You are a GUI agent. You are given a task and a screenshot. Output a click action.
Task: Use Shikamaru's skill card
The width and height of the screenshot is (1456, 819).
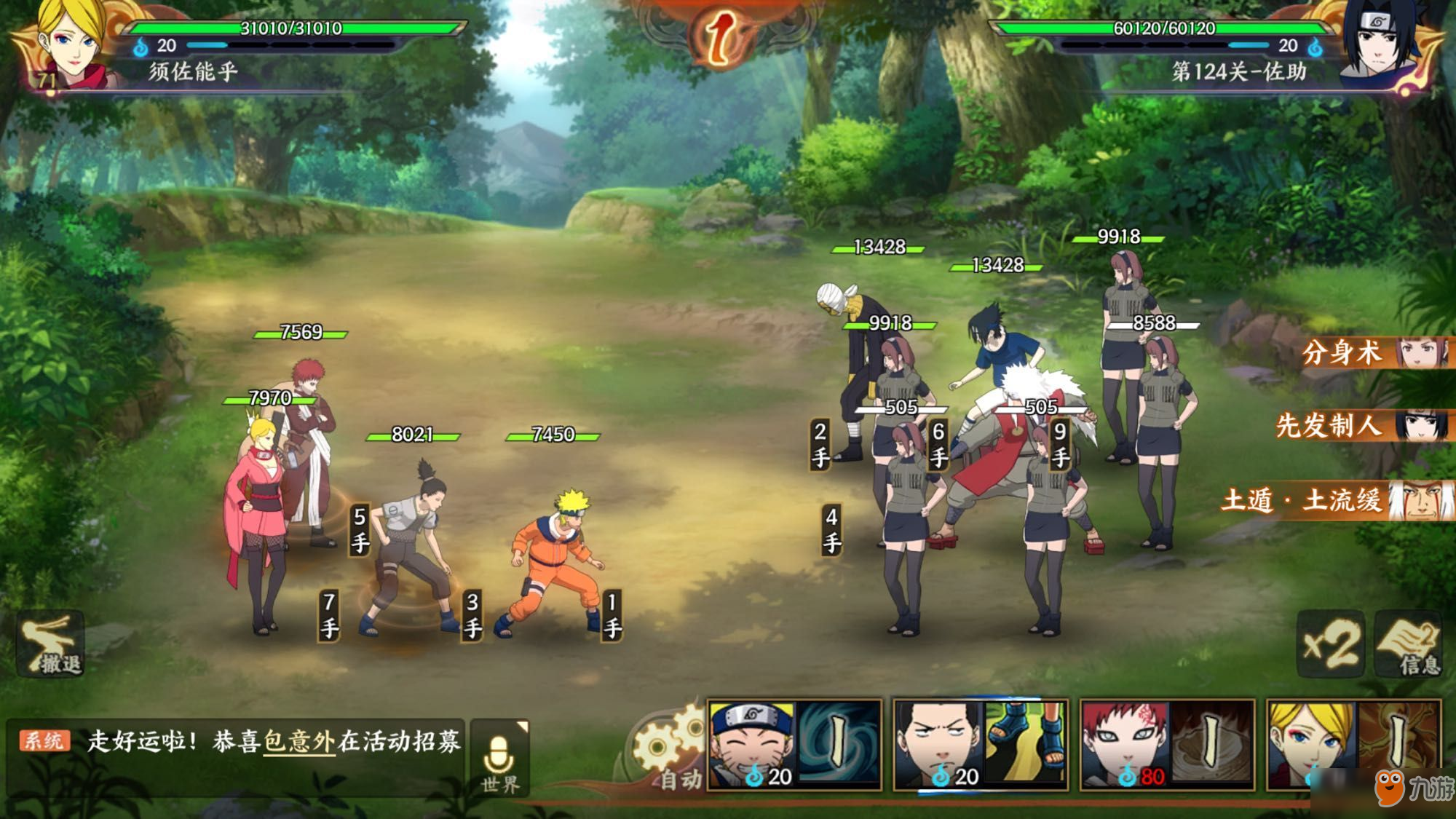[x=981, y=744]
